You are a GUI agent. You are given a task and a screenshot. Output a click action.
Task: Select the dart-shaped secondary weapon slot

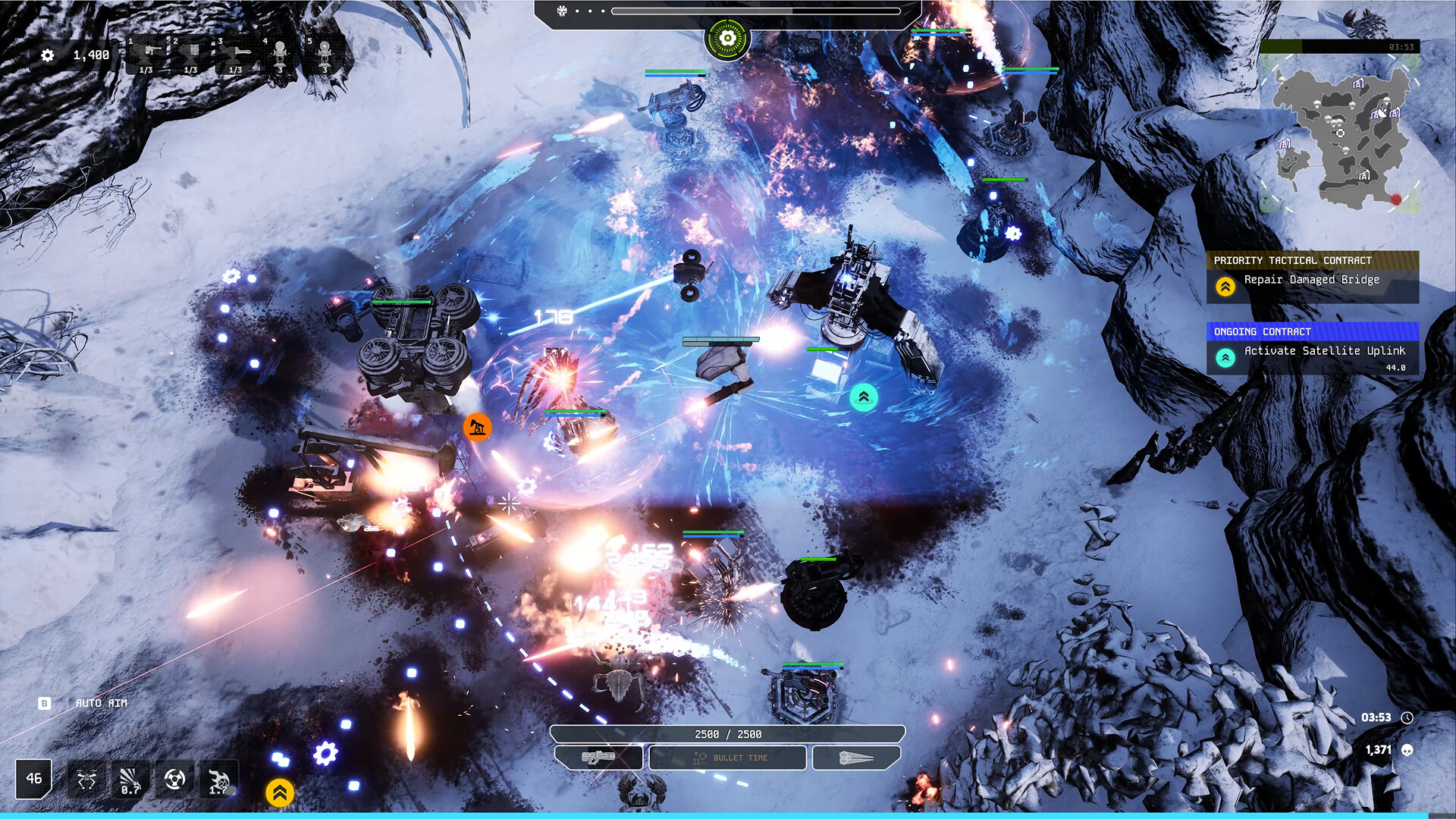[857, 758]
